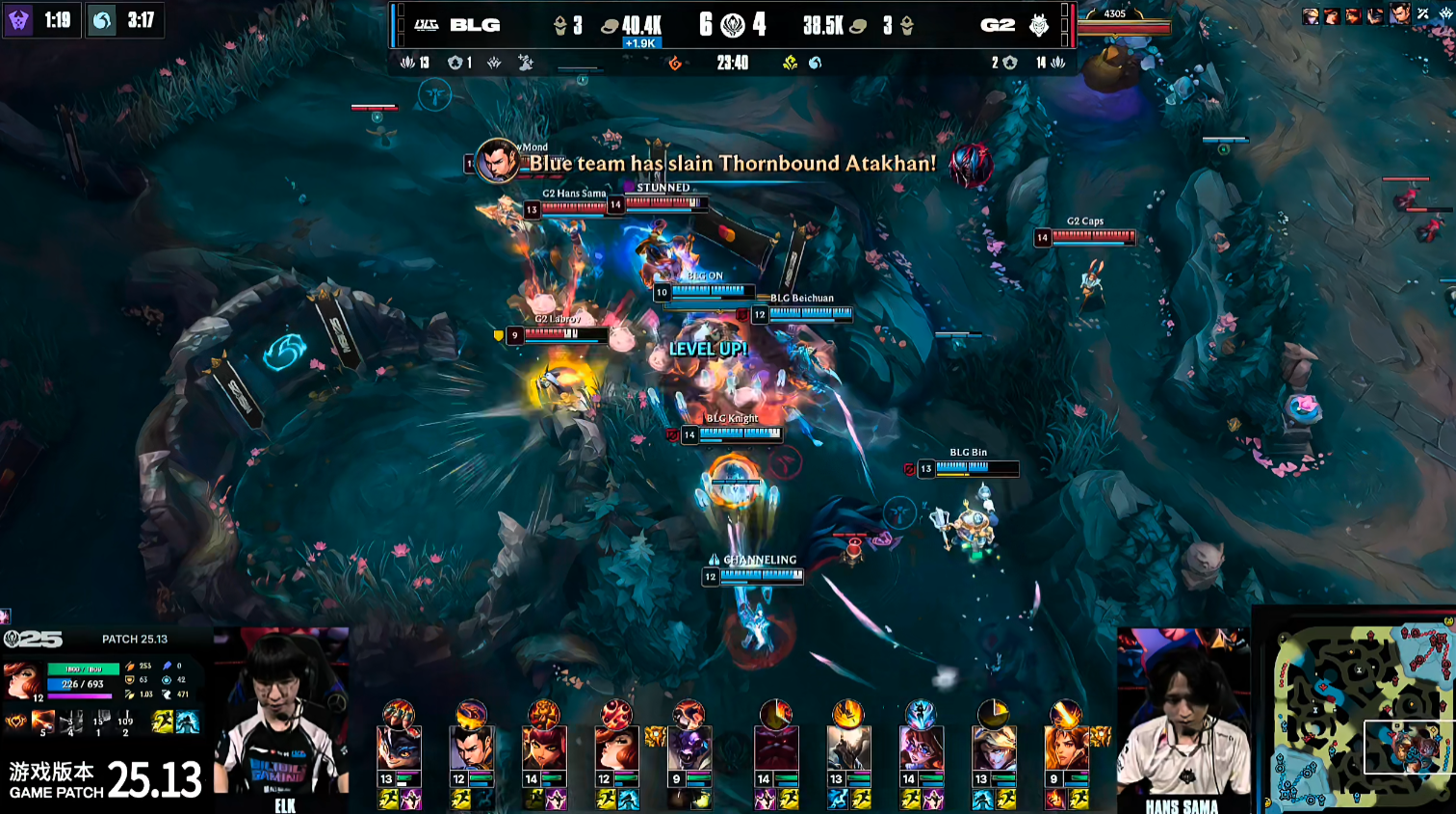Click the blue summoner spell beside Flash in stats panel
This screenshot has width=1456, height=814.
point(188,722)
